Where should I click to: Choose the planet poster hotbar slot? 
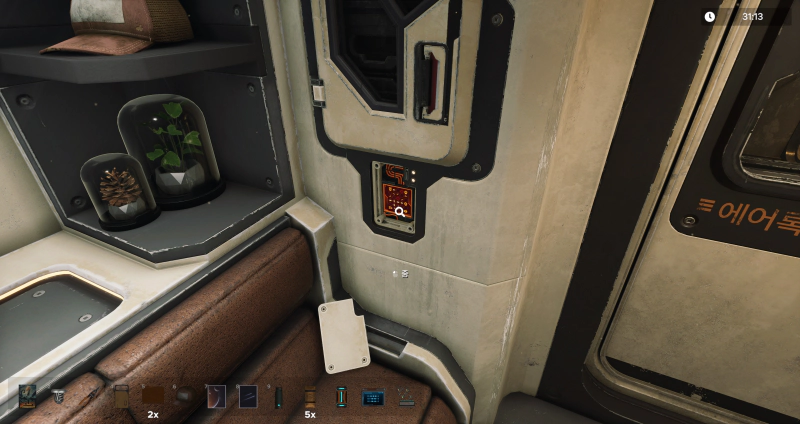pos(216,396)
